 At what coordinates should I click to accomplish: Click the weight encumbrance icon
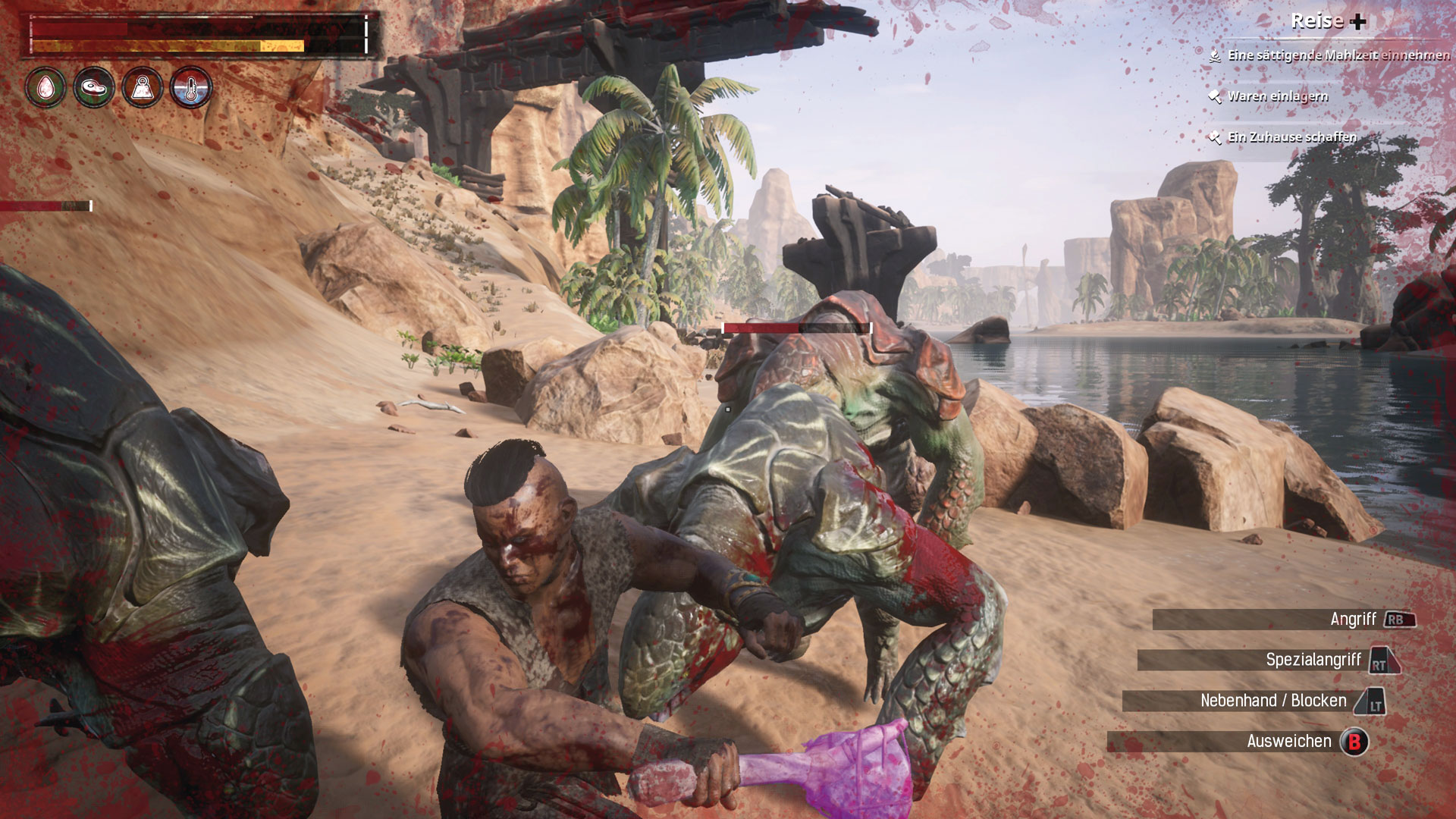143,88
